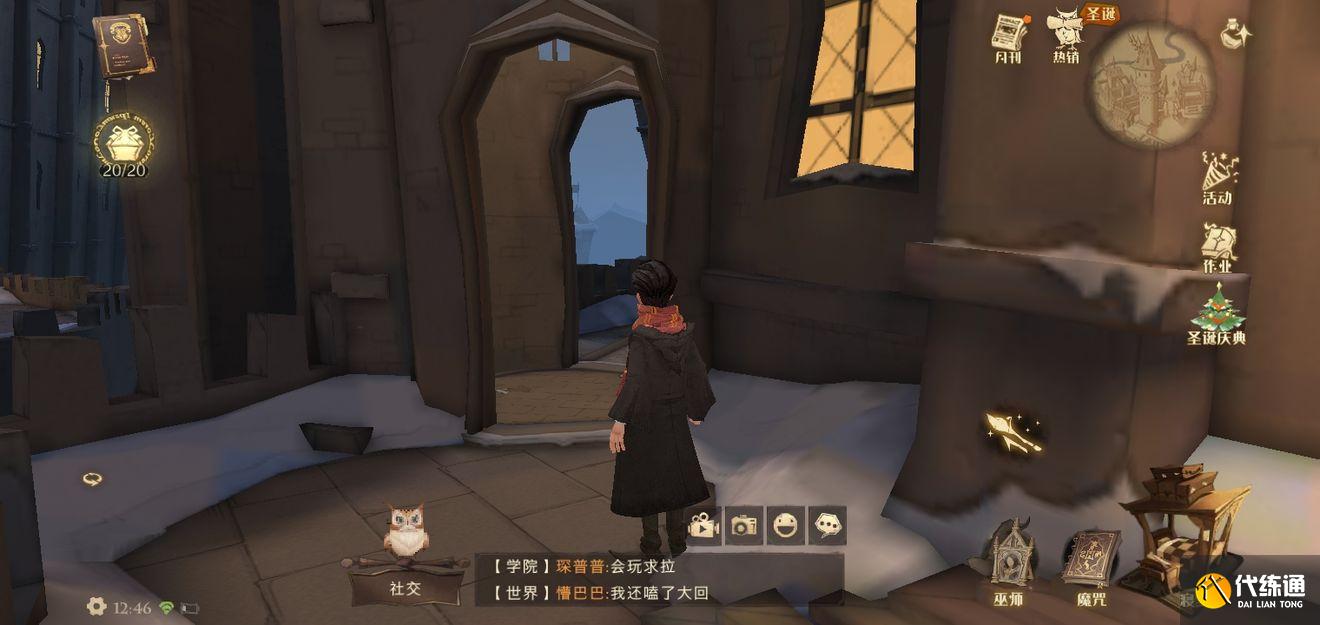Viewport: 1320px width, 625px height.
Task: Open the chat speech bubble
Action: pos(827,525)
